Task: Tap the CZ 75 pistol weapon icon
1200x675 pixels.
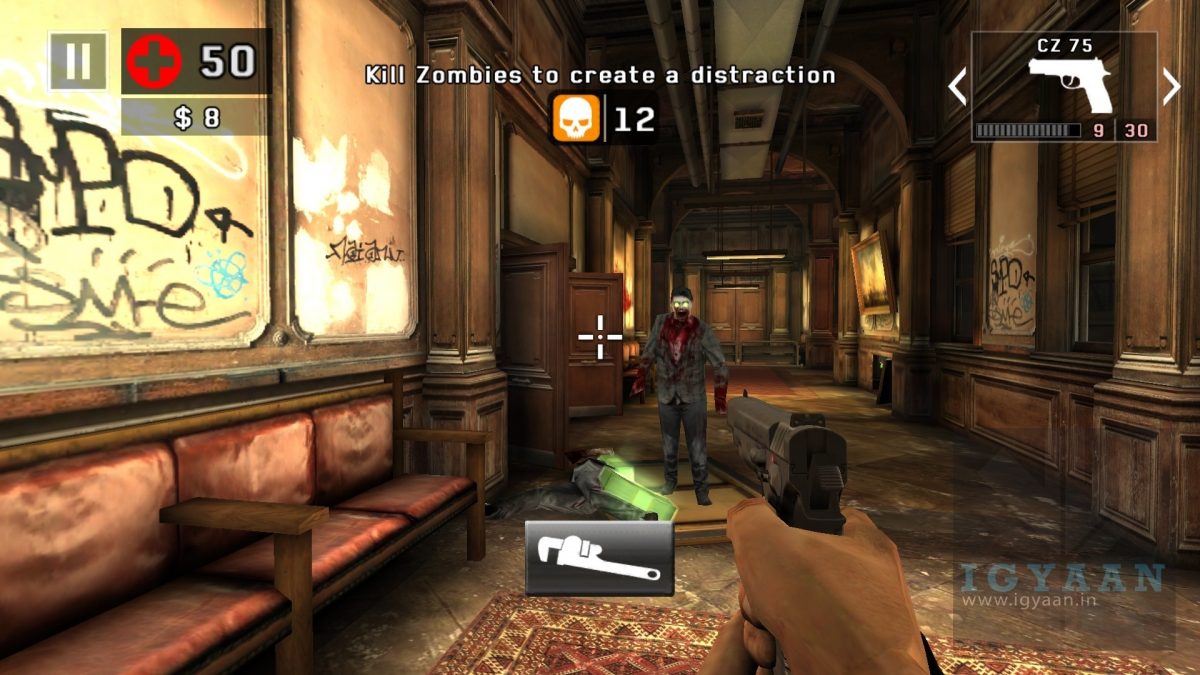Action: coord(1070,83)
